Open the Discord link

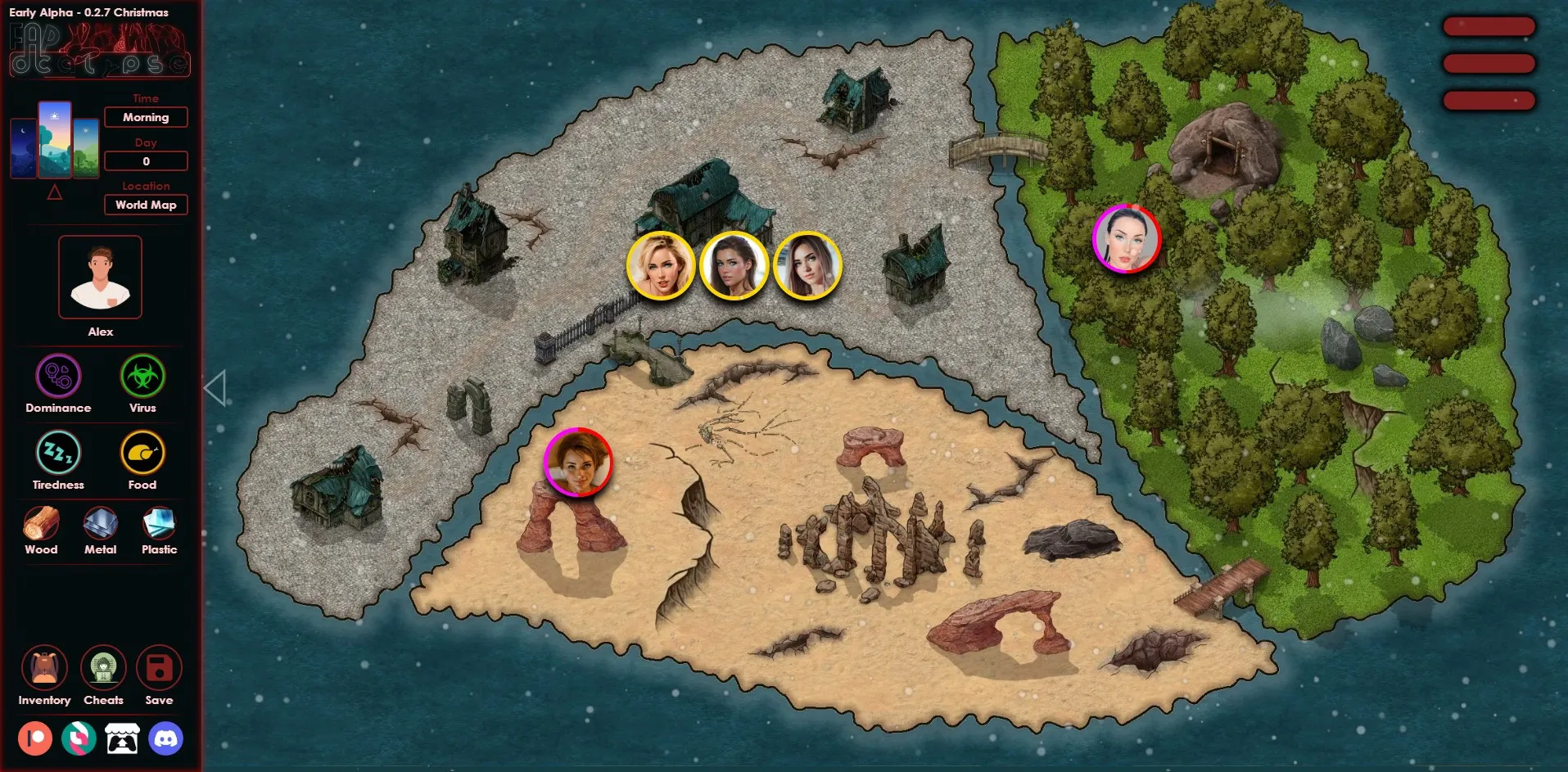(165, 738)
